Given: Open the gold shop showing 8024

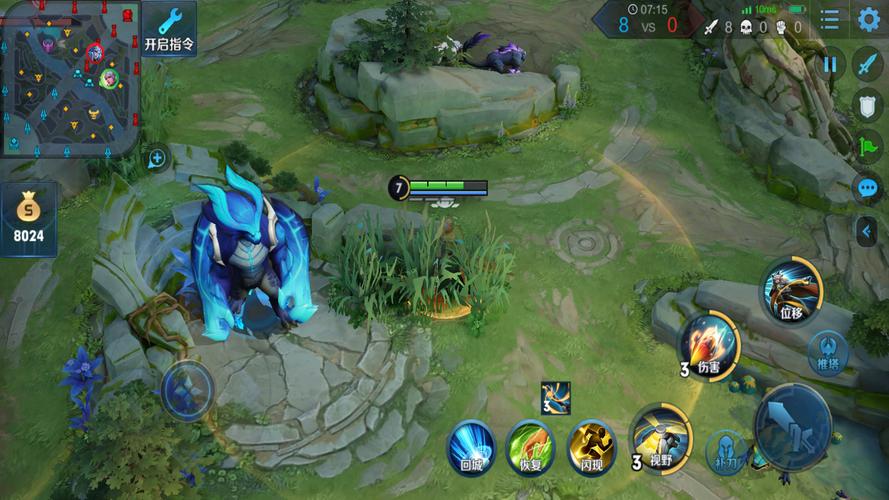Looking at the screenshot, I should [x=28, y=219].
